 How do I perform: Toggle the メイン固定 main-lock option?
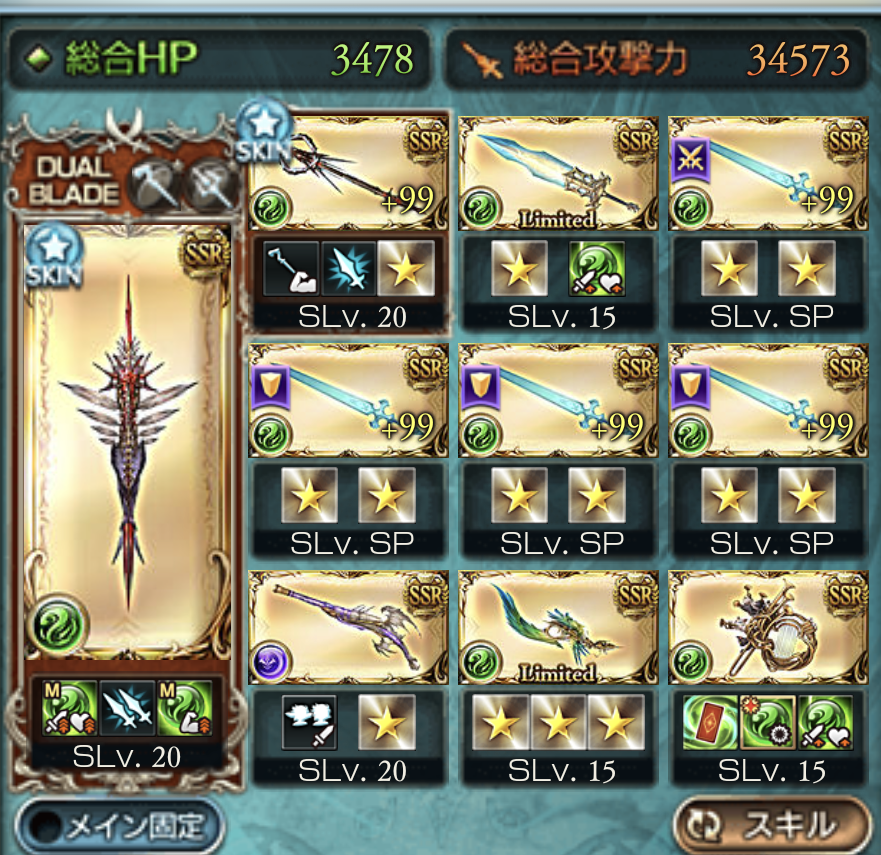click(x=119, y=826)
